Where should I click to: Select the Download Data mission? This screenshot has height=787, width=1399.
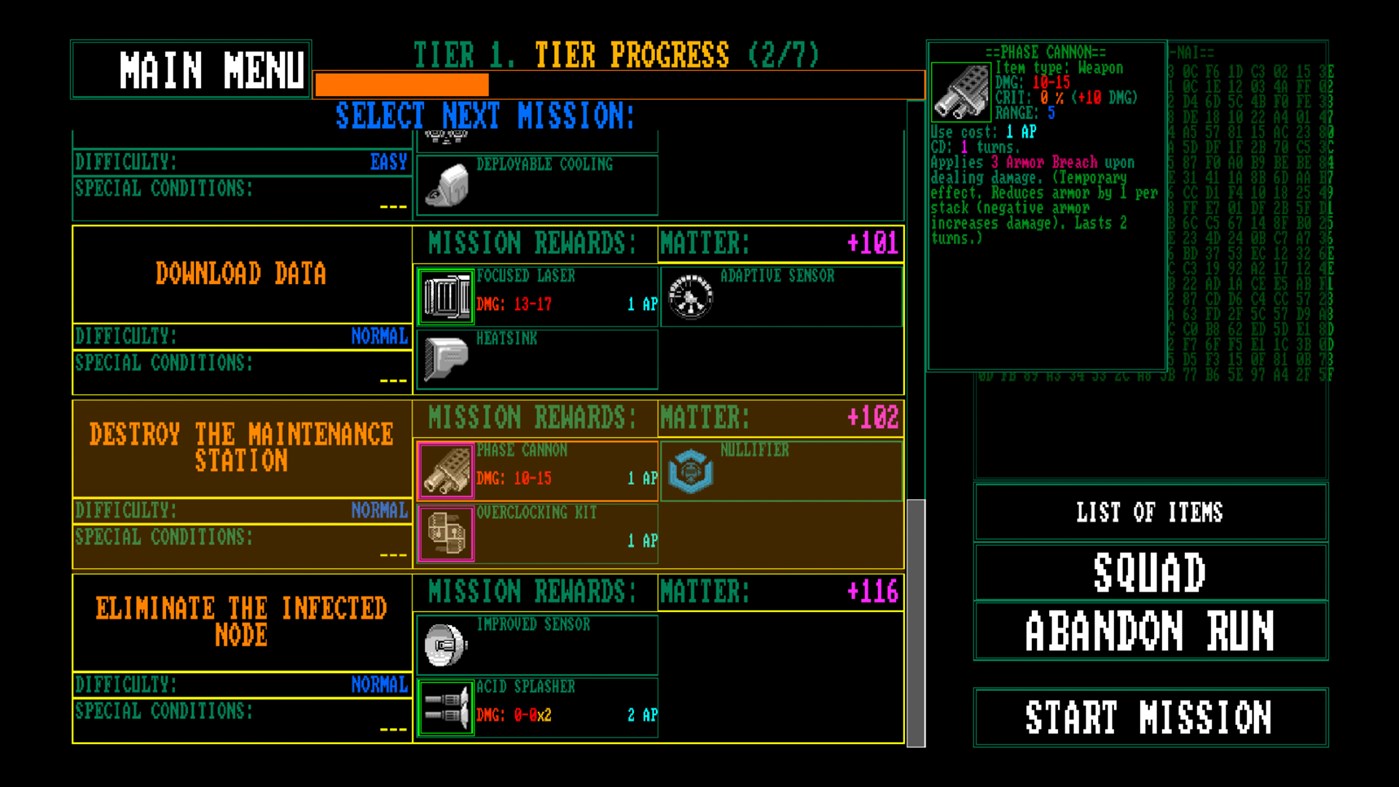tap(240, 274)
